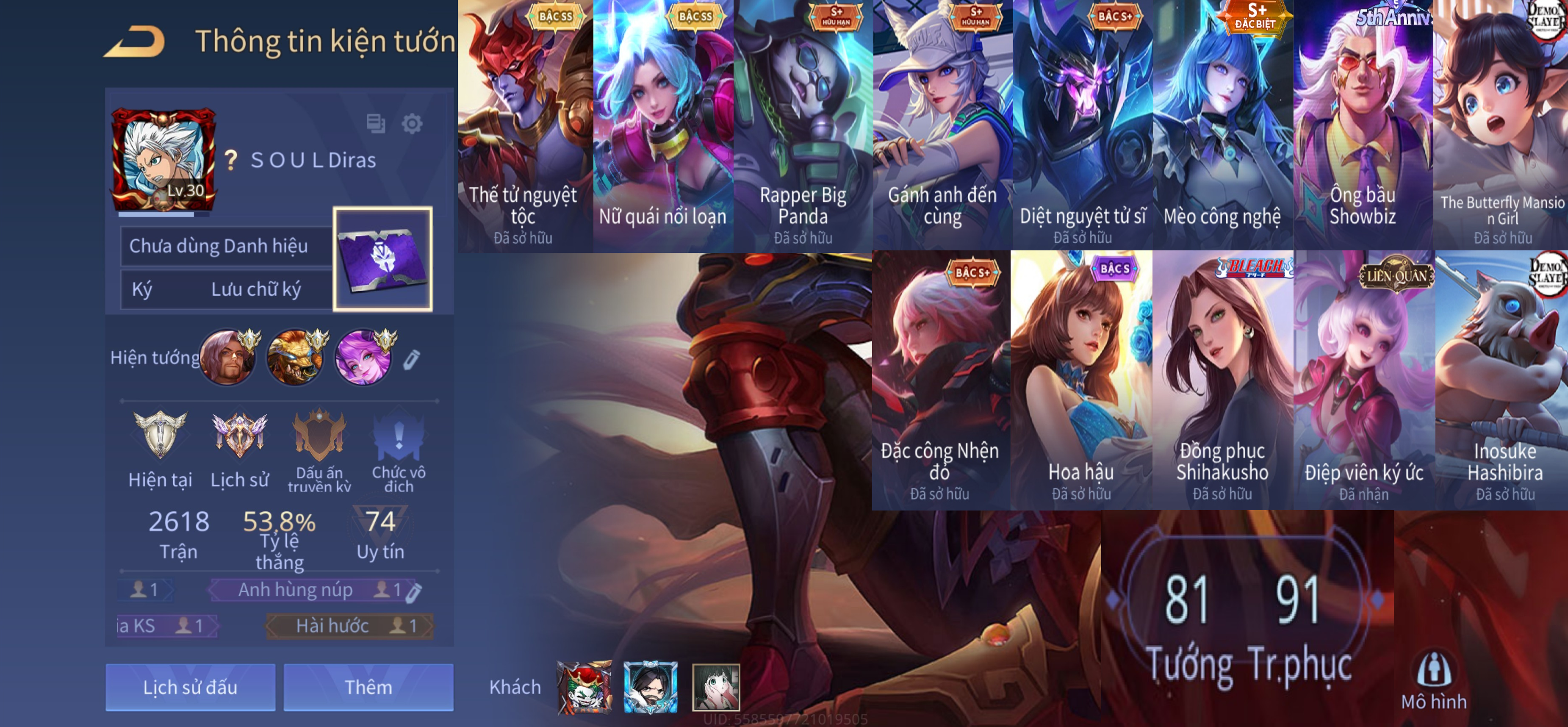
Task: Open the purple name card banner
Action: click(383, 259)
